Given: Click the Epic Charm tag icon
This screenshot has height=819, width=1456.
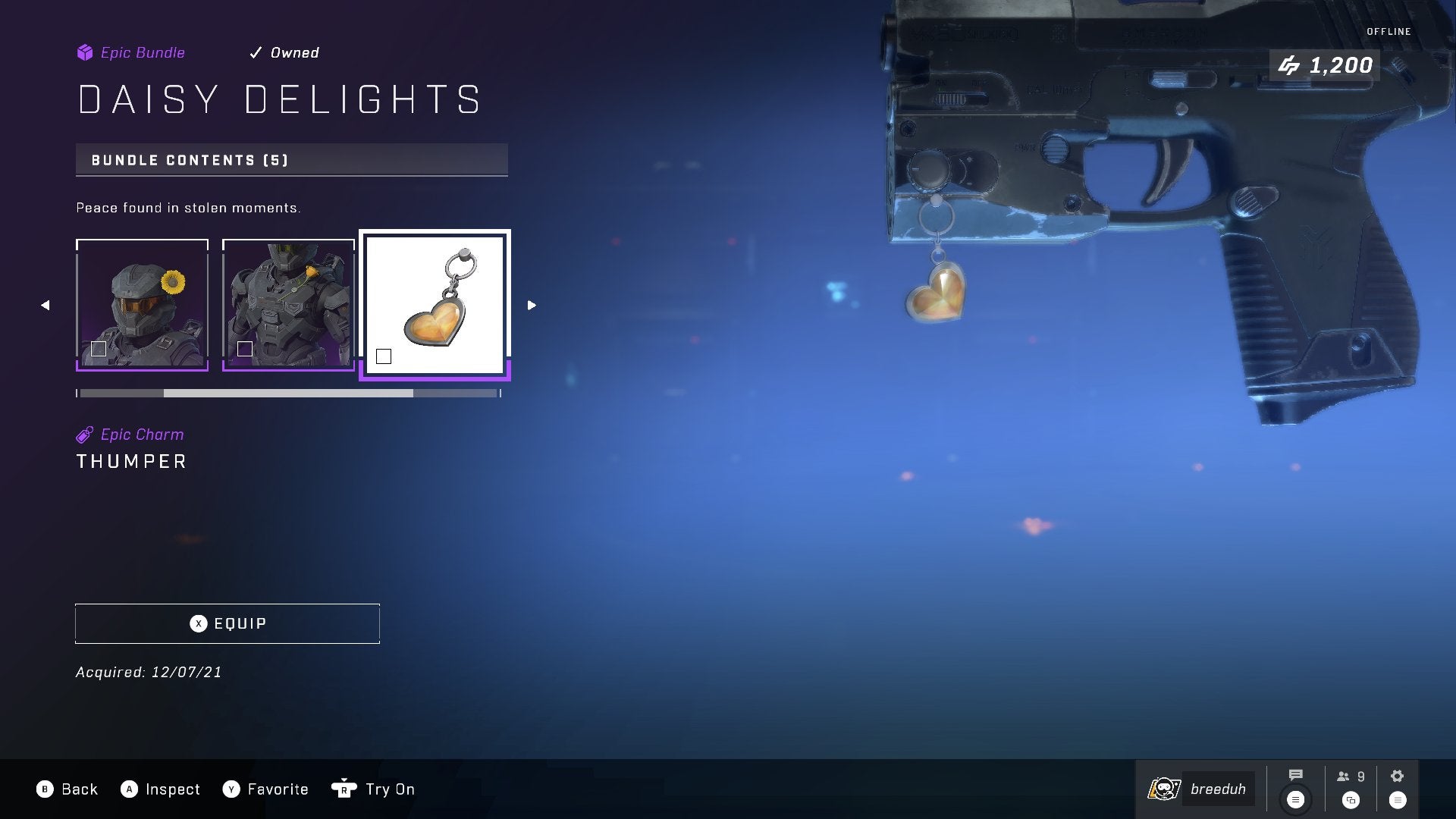Looking at the screenshot, I should click(x=83, y=434).
